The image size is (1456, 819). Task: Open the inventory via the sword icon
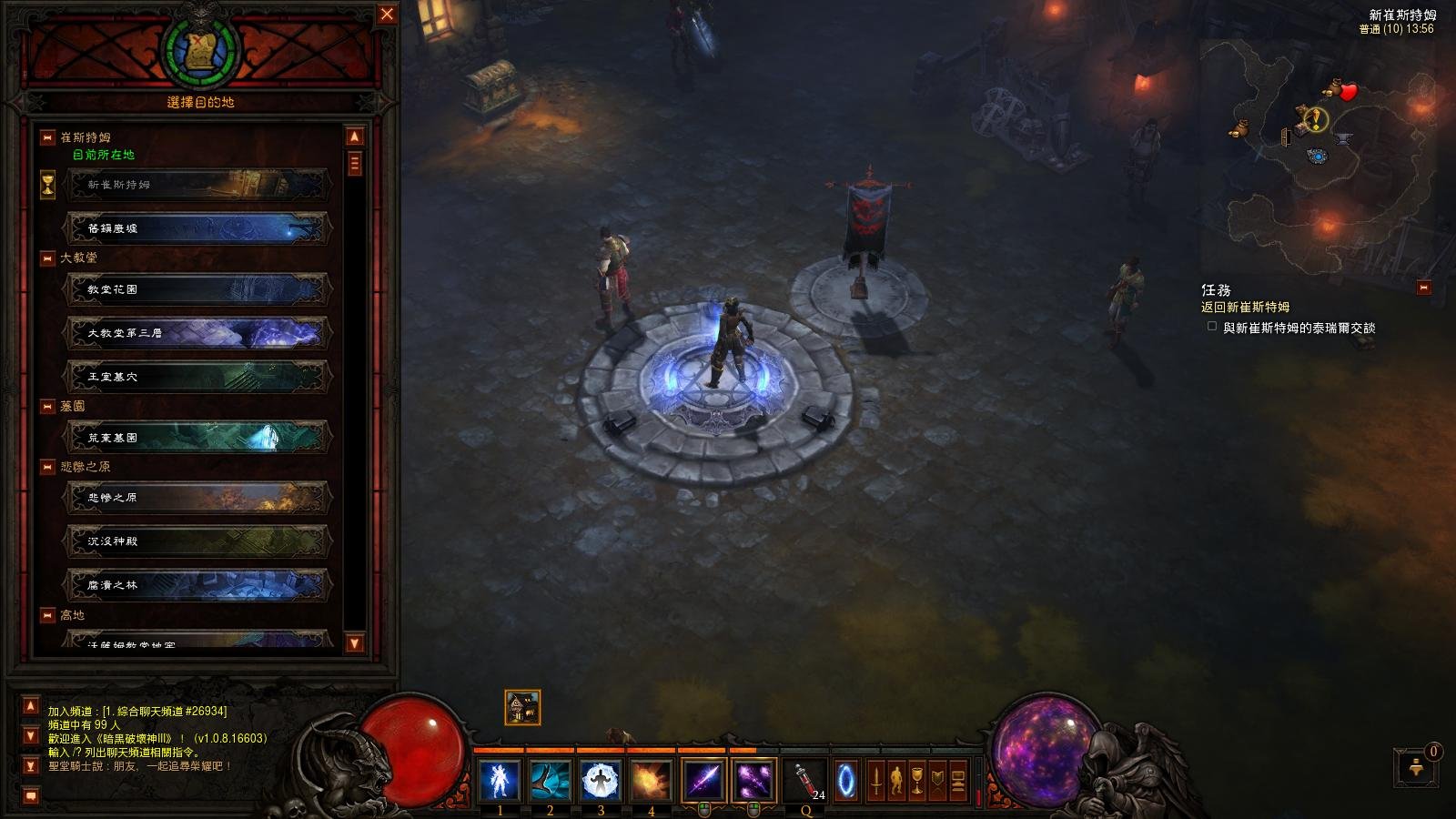pyautogui.click(x=875, y=781)
